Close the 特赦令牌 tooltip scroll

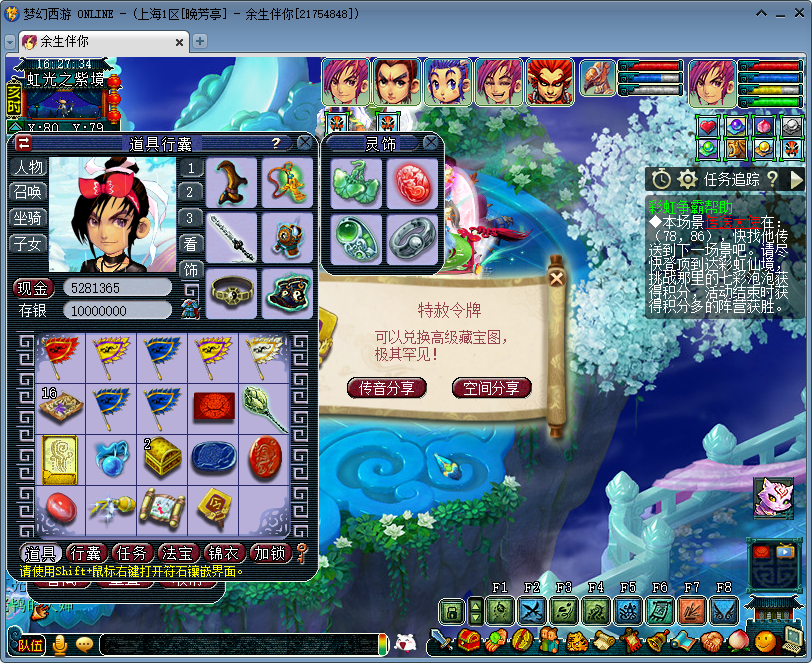pyautogui.click(x=556, y=279)
